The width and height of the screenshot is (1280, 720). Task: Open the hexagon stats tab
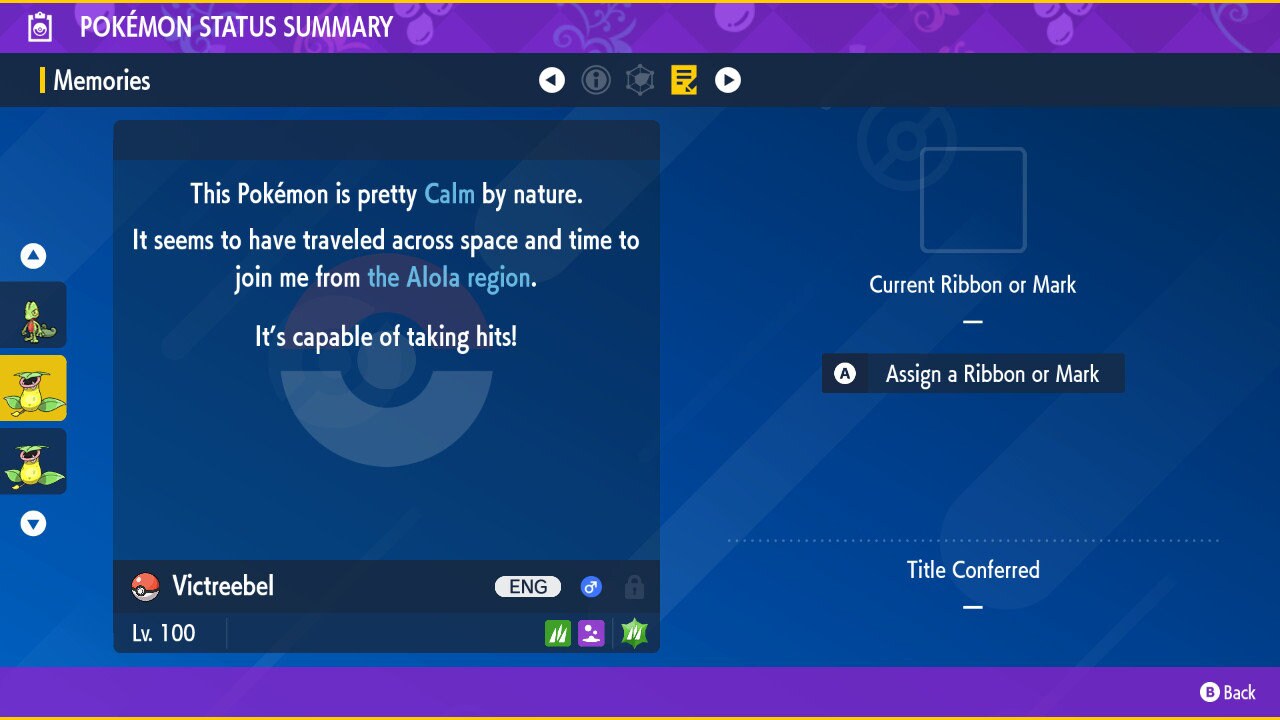(x=640, y=80)
